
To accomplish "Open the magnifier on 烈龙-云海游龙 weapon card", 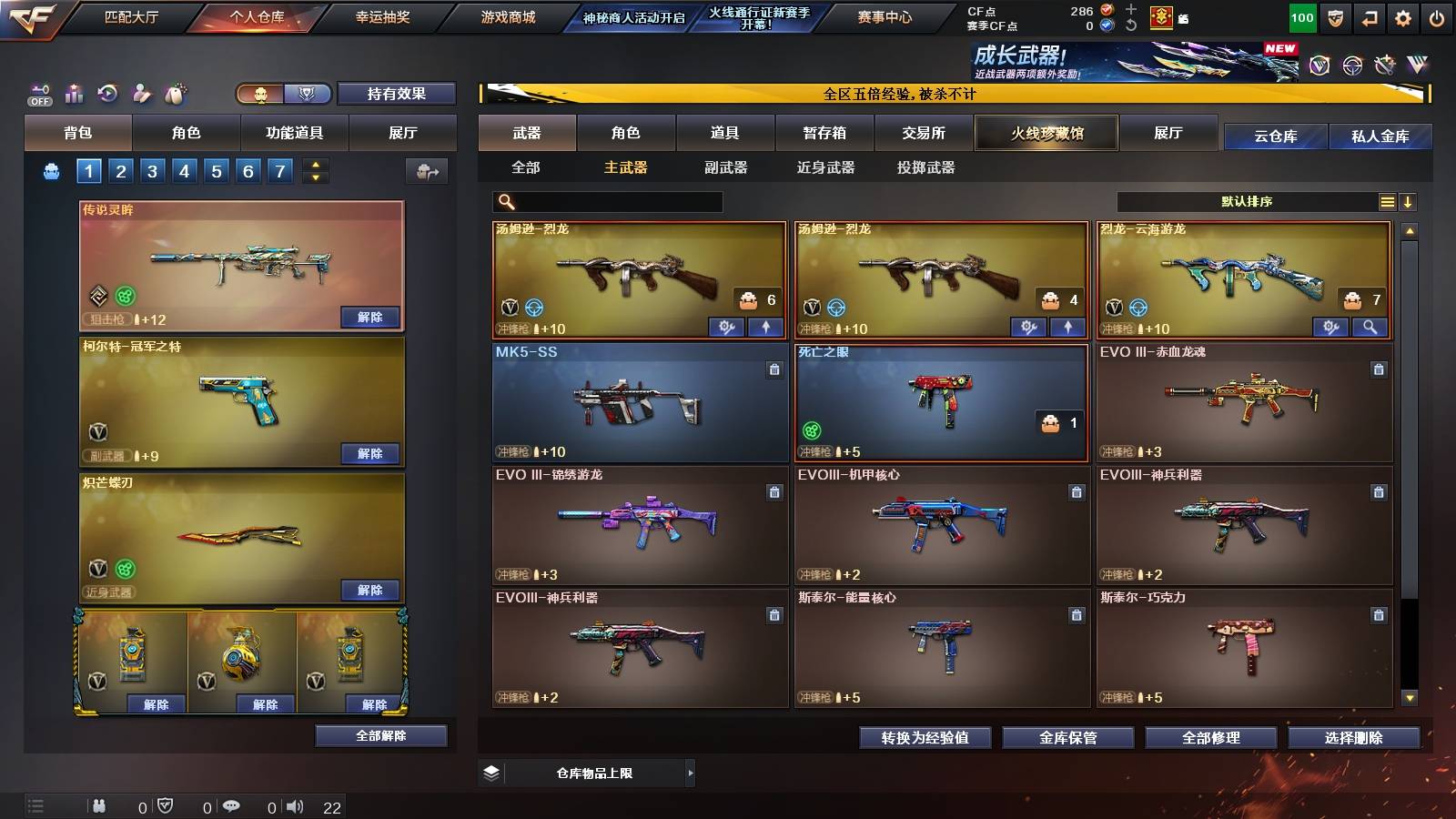I will coord(1370,326).
